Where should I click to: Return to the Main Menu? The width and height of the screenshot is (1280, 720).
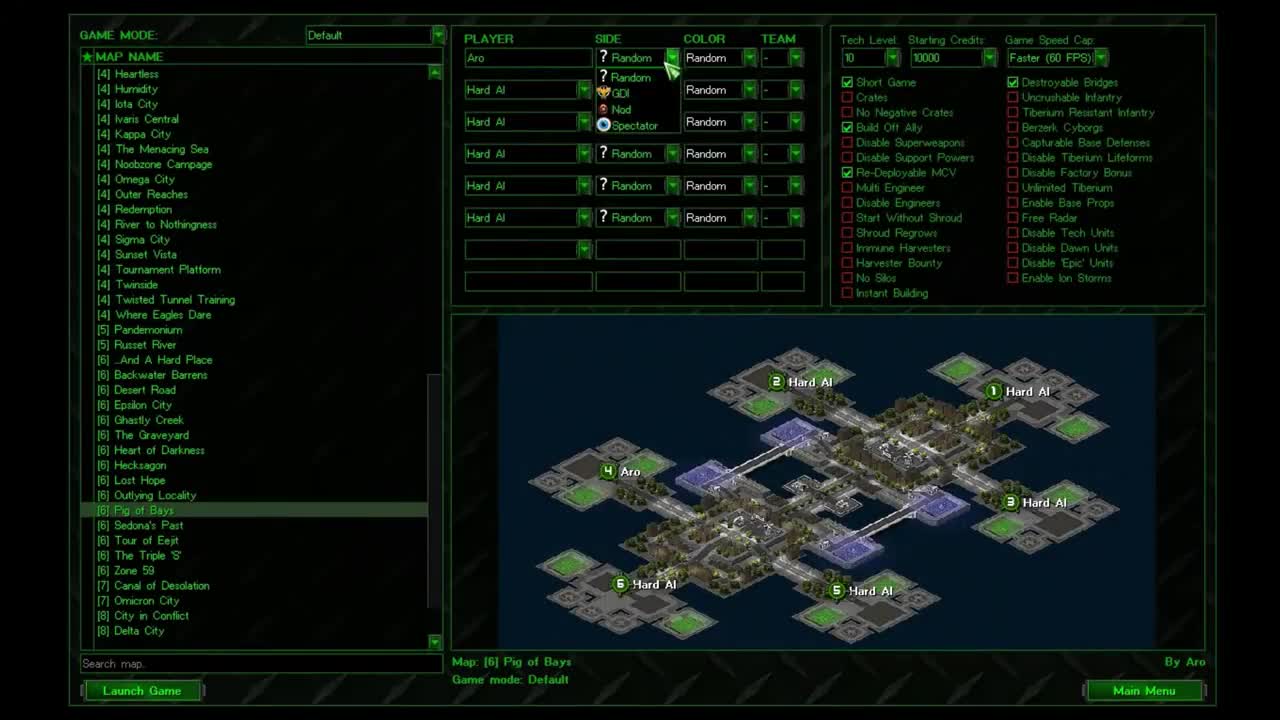coord(1146,690)
